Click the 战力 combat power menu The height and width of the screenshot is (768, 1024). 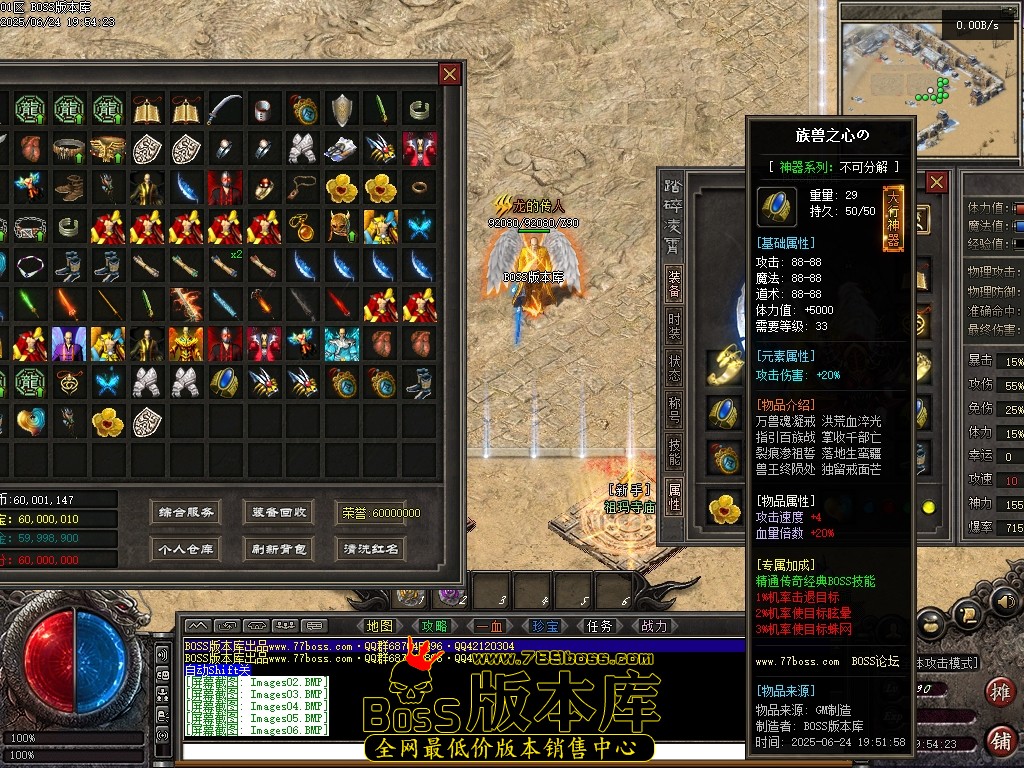coord(653,626)
